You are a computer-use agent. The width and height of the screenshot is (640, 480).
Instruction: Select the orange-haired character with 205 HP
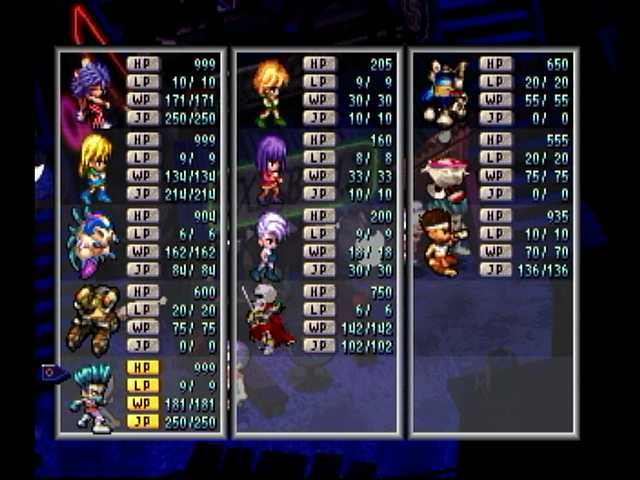pyautogui.click(x=270, y=92)
